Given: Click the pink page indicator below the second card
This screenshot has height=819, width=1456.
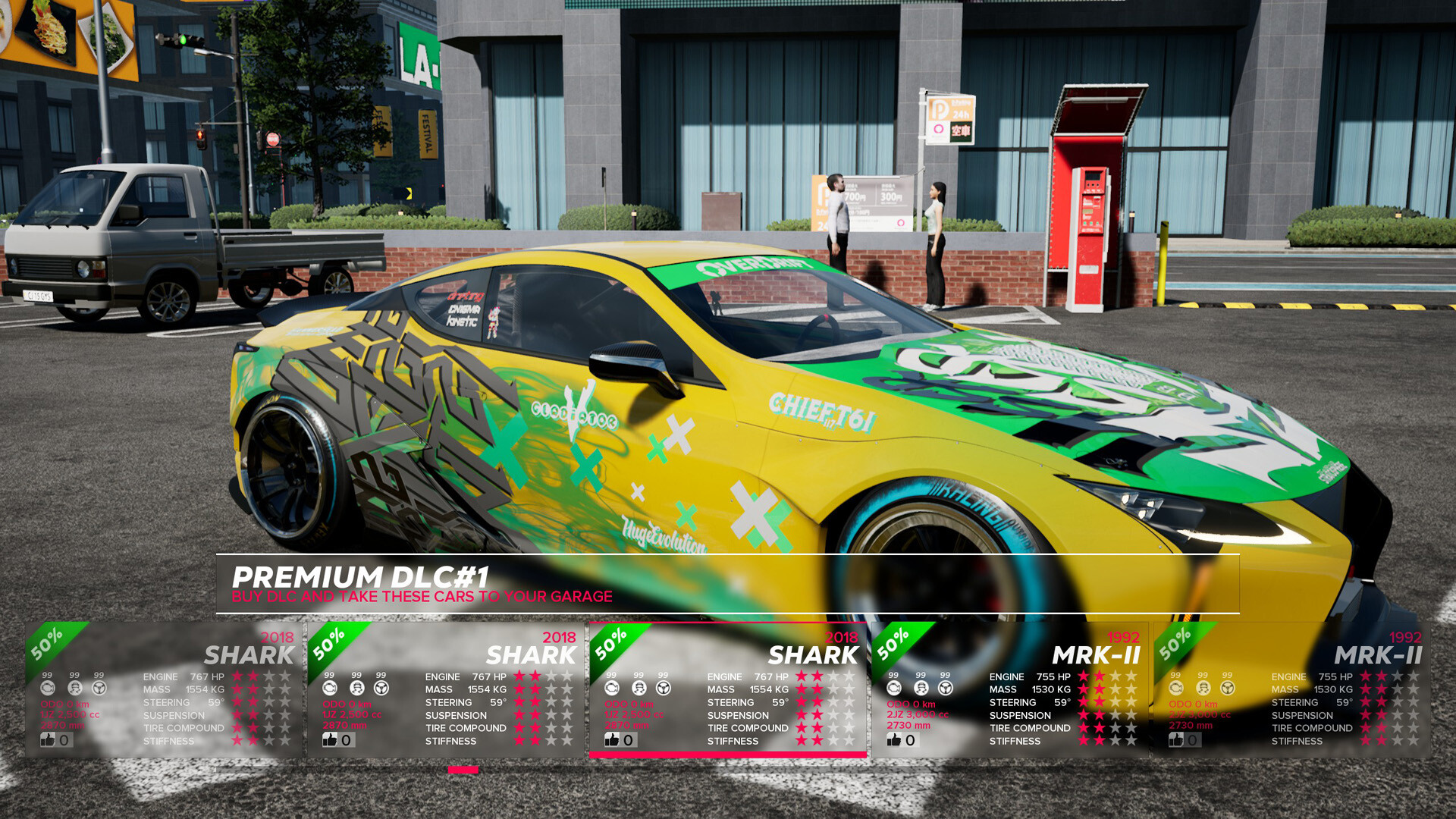Looking at the screenshot, I should click(463, 770).
